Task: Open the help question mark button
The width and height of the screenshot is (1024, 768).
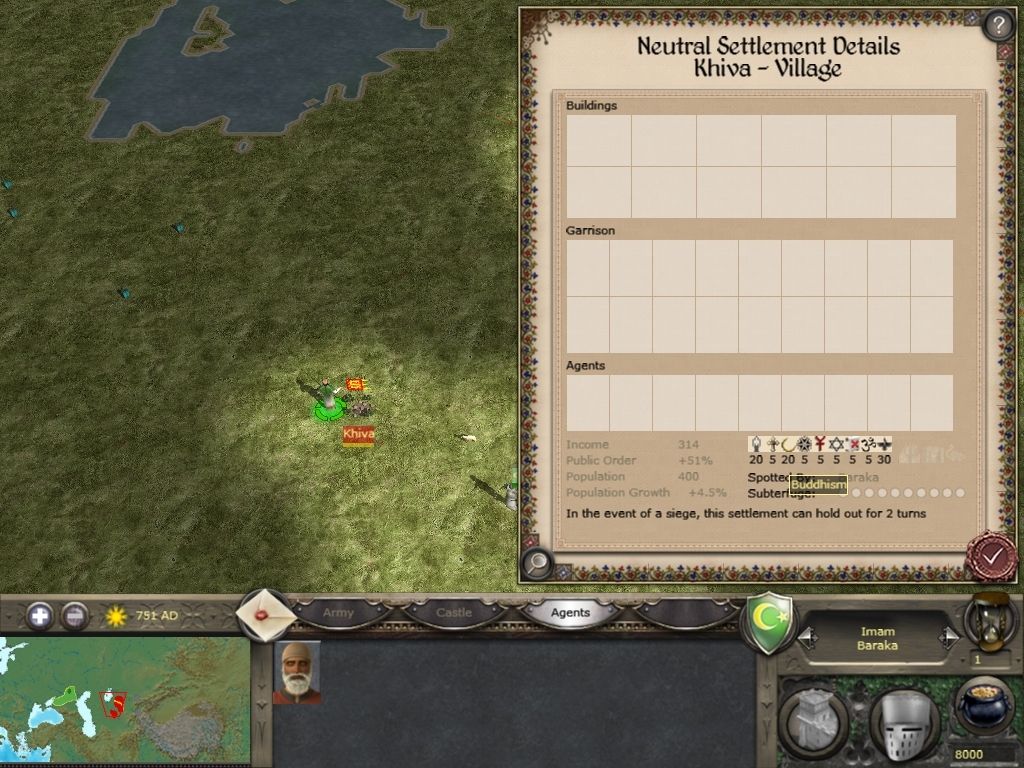Action: 999,25
